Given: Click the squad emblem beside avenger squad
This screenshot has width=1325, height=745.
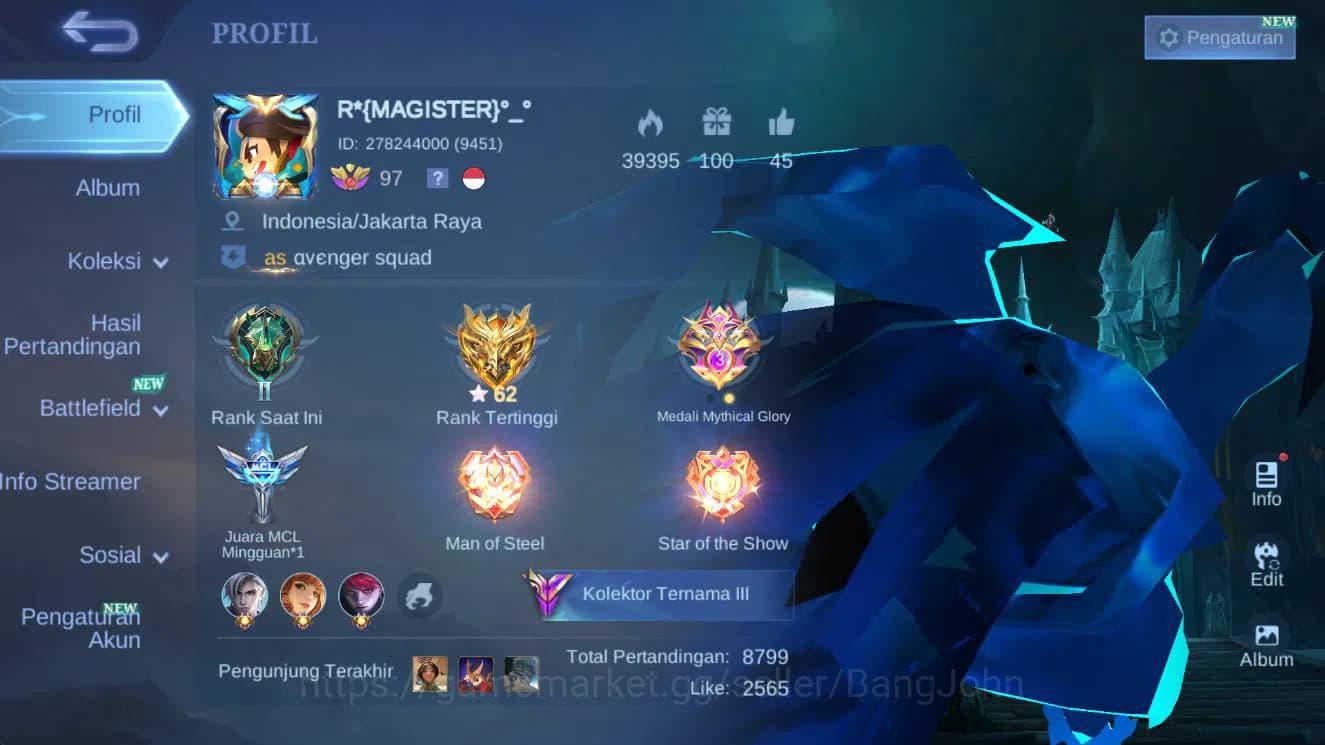Looking at the screenshot, I should (x=234, y=255).
